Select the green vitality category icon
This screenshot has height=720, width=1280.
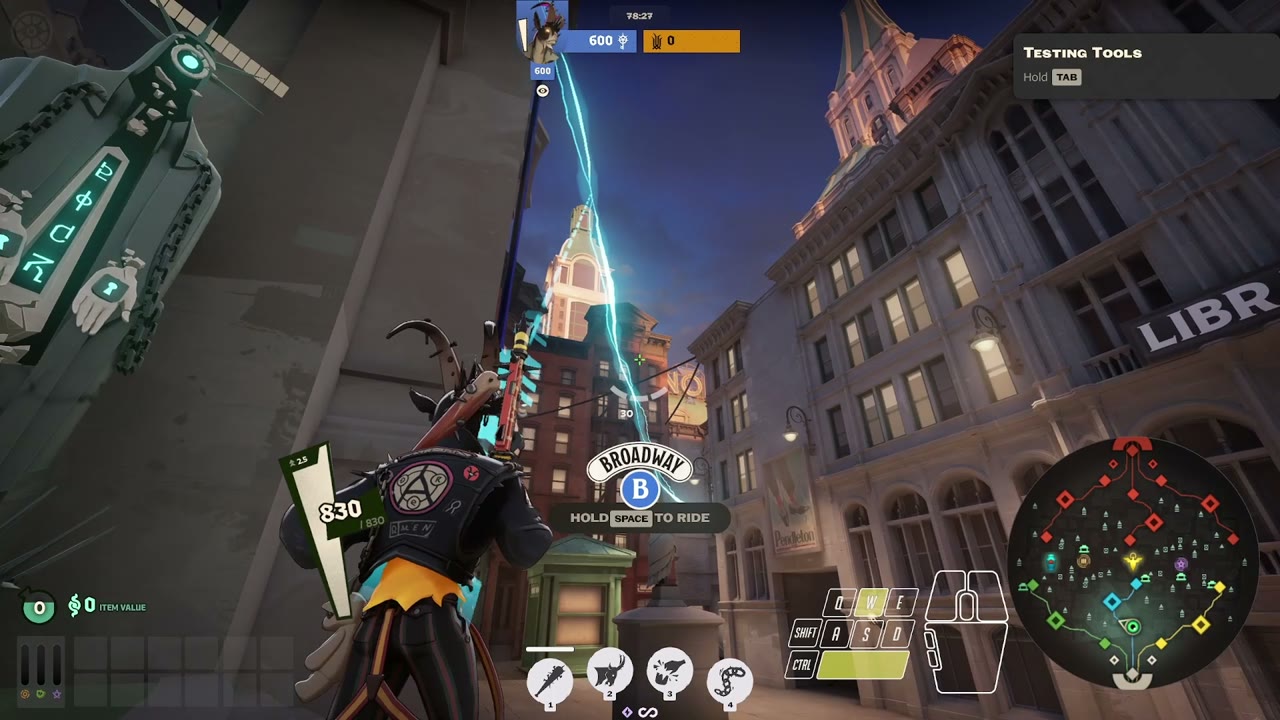[41, 693]
